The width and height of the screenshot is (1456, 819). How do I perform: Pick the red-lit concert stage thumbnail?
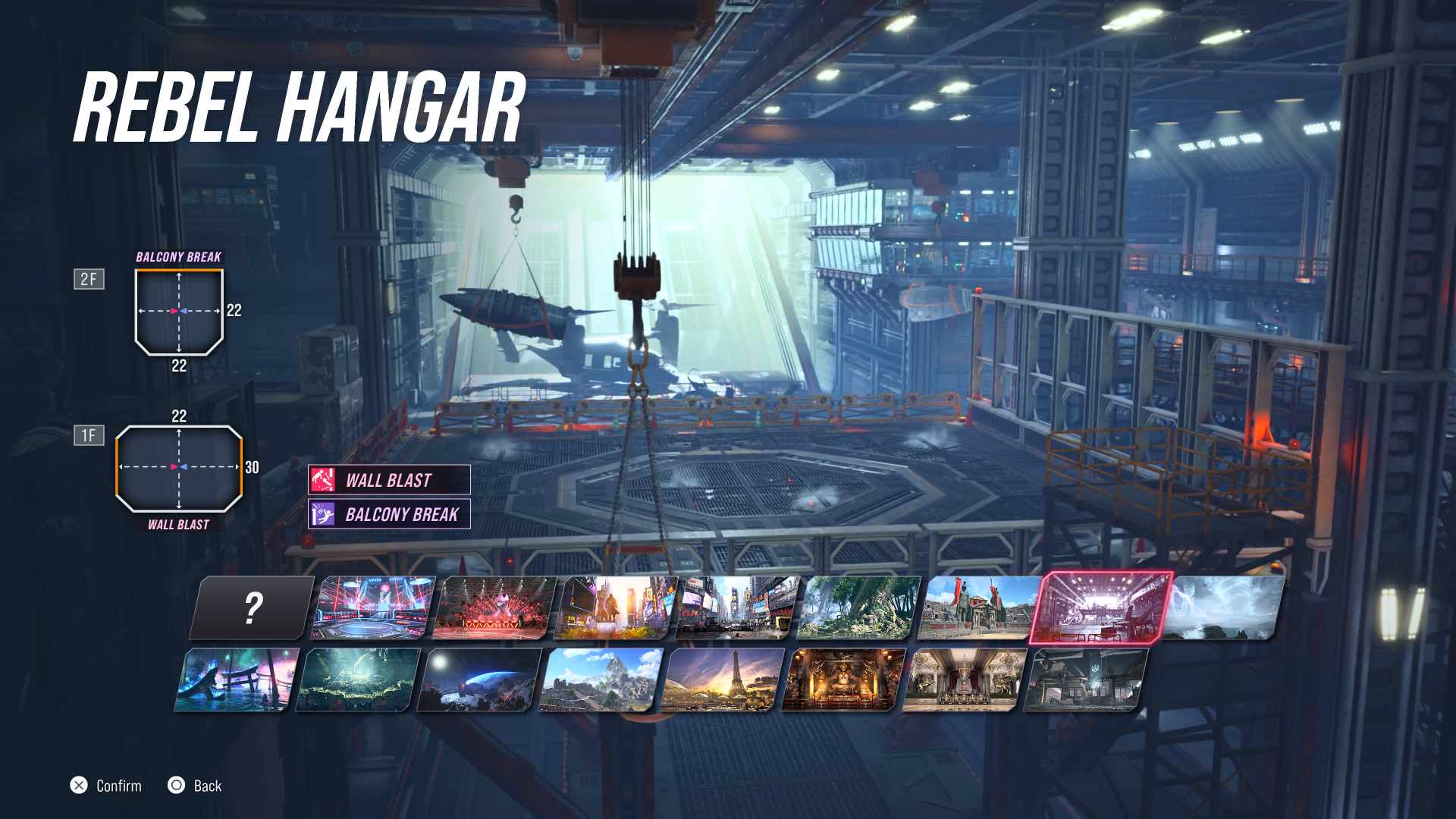point(495,607)
